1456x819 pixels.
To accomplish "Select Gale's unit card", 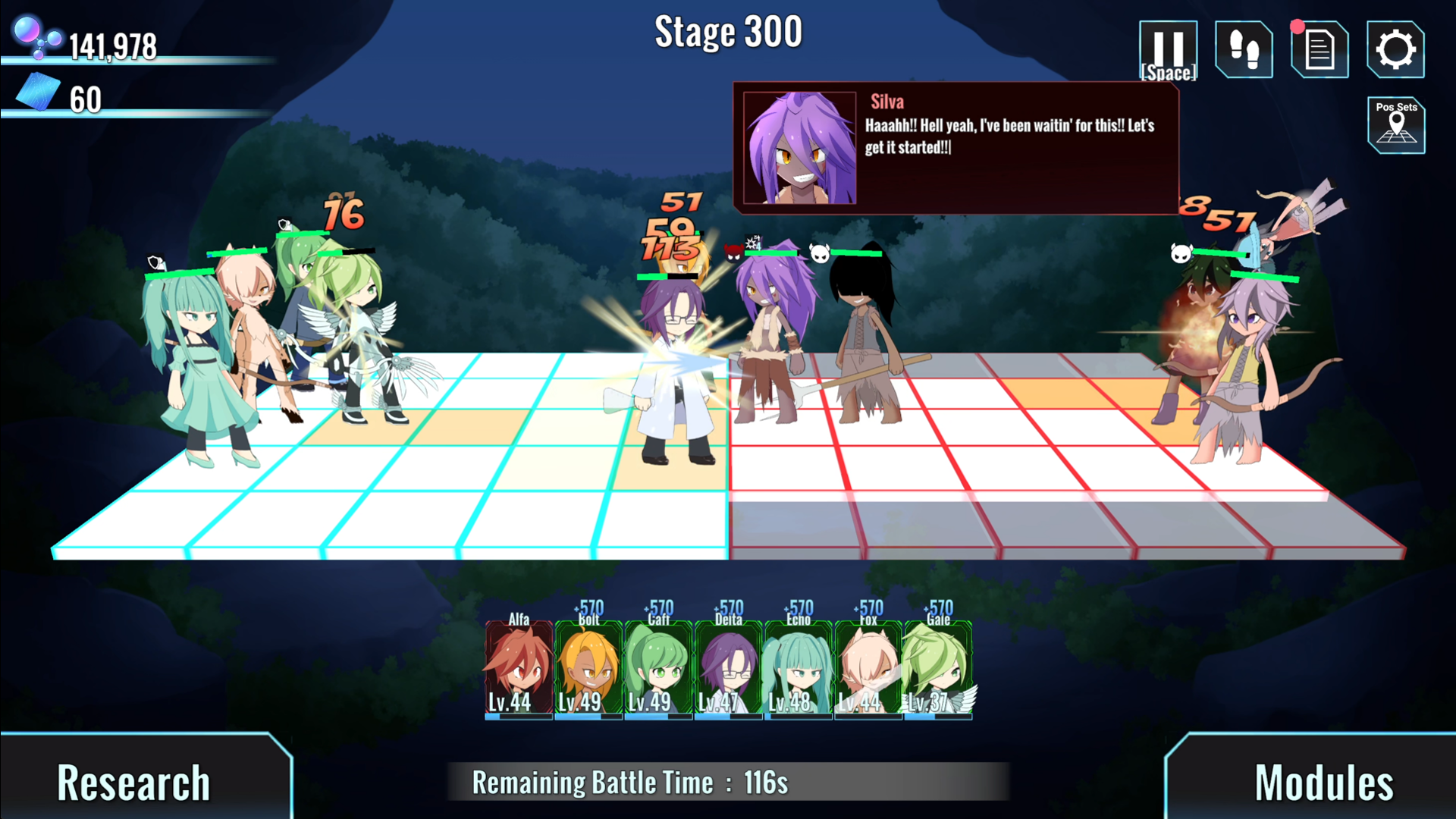I will pyautogui.click(x=937, y=669).
